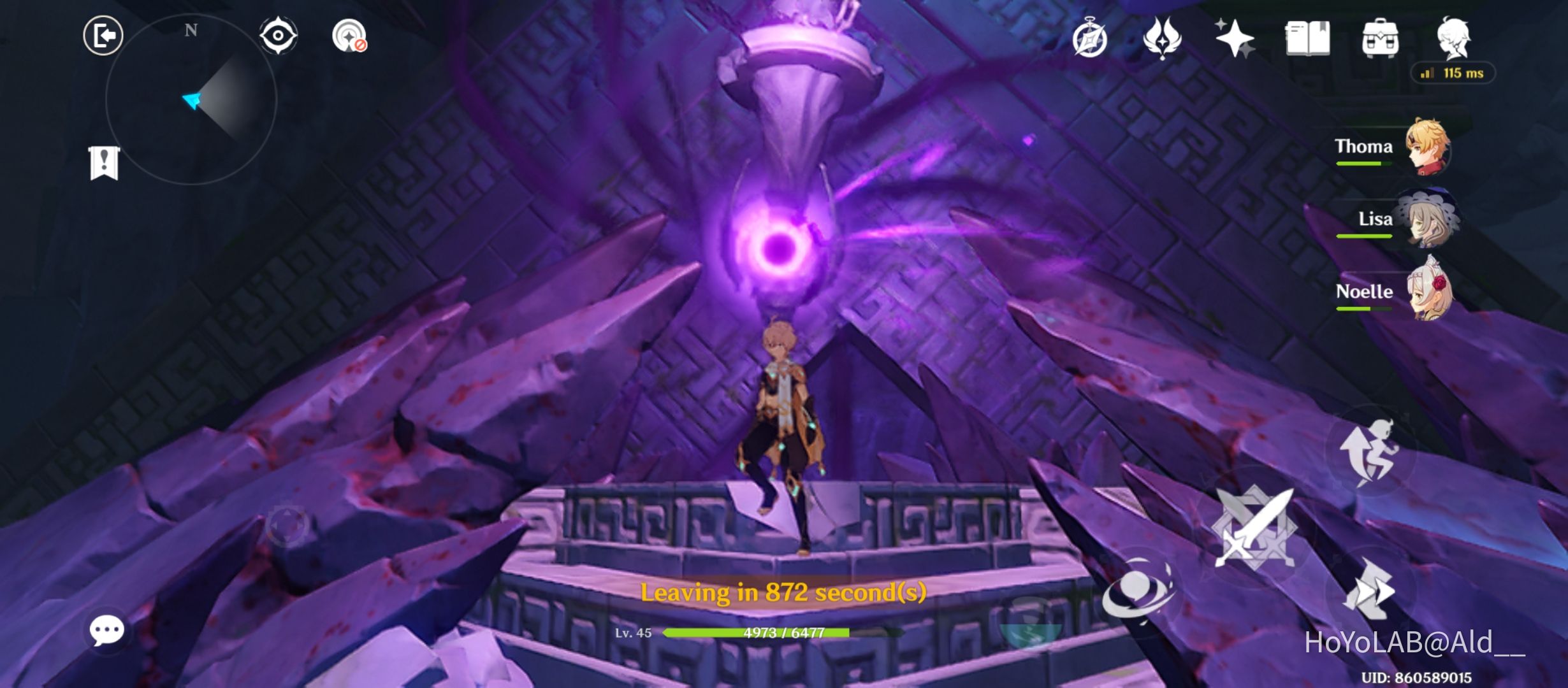Tap the chat bubble icon

[107, 629]
